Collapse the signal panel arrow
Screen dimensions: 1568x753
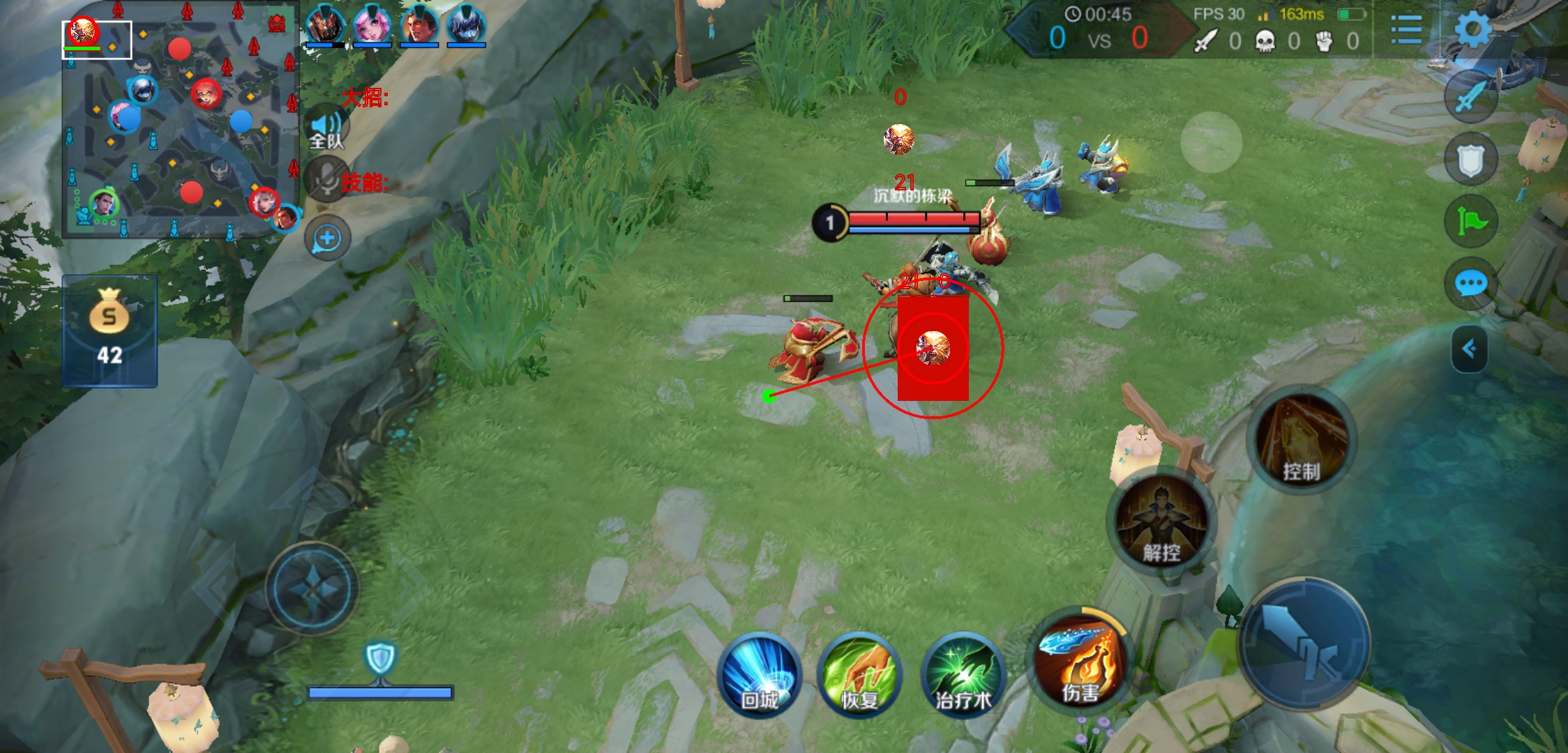pyautogui.click(x=1469, y=349)
